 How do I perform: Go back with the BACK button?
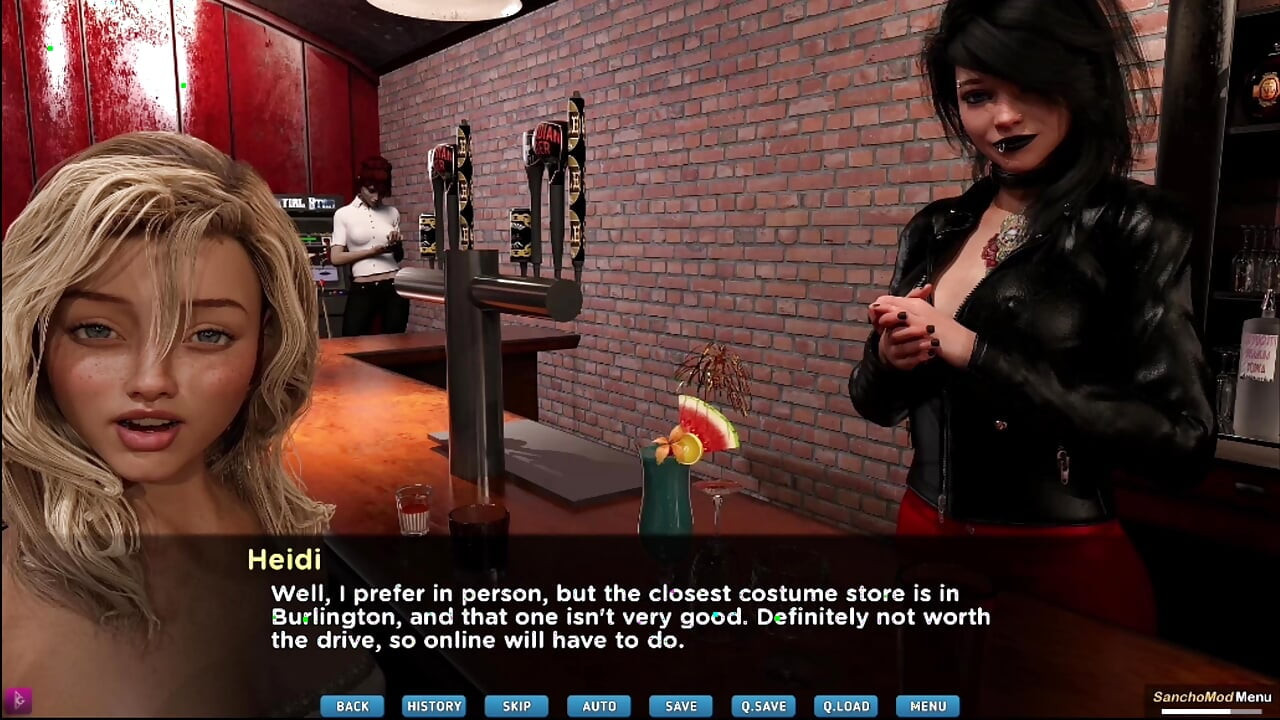(x=352, y=706)
